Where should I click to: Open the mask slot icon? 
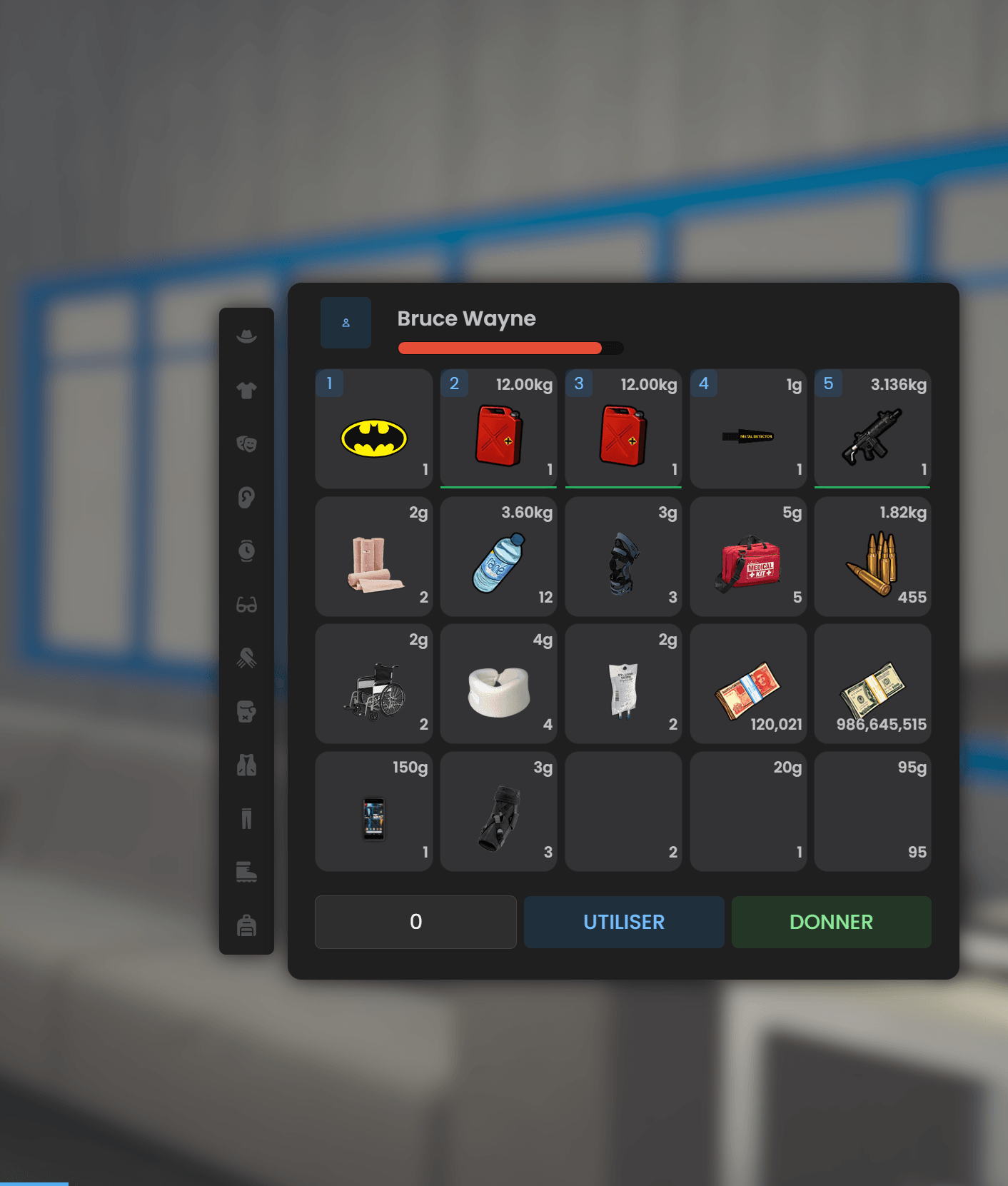(246, 444)
